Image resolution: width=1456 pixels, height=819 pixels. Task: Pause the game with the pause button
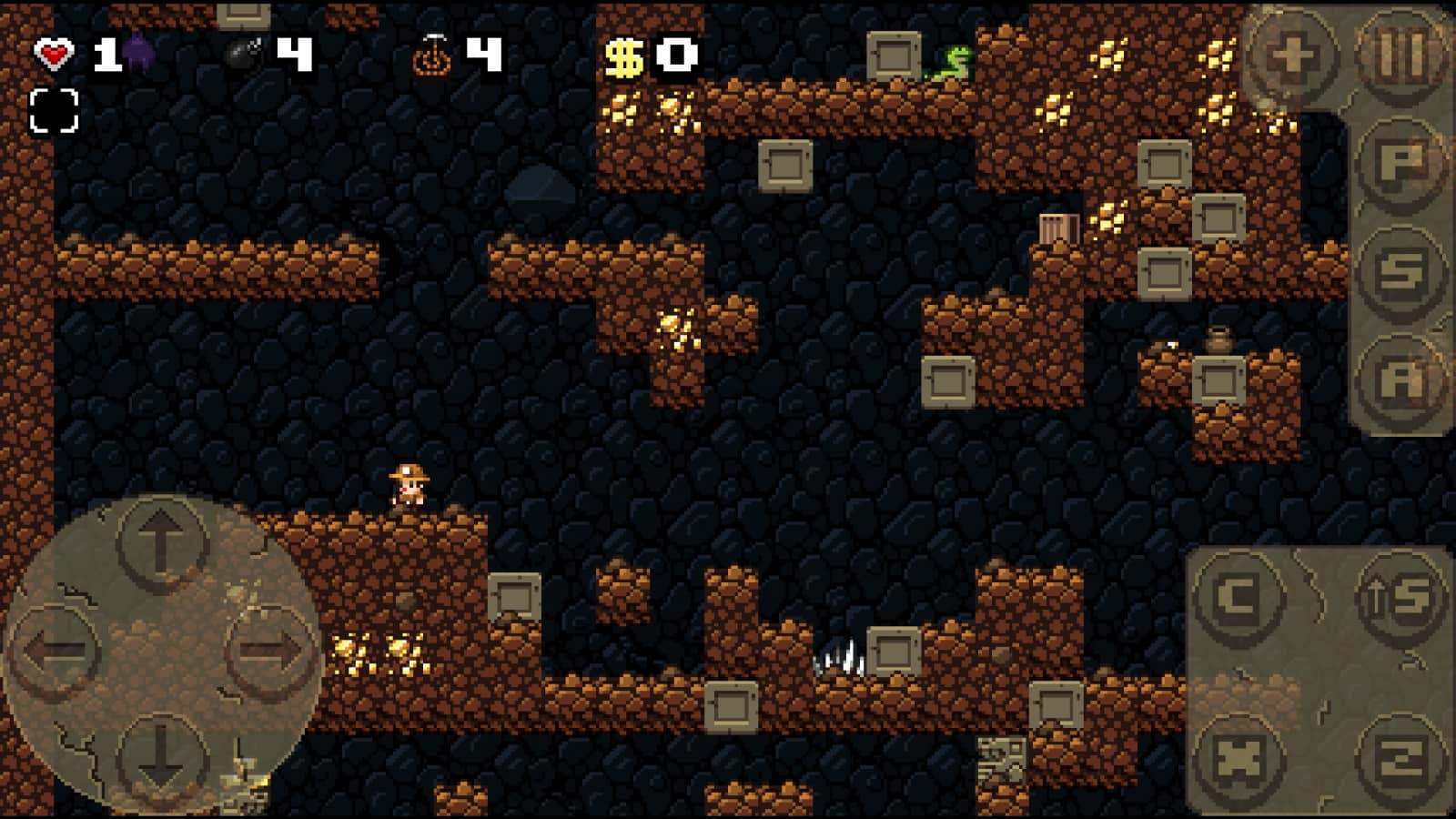(1402, 56)
